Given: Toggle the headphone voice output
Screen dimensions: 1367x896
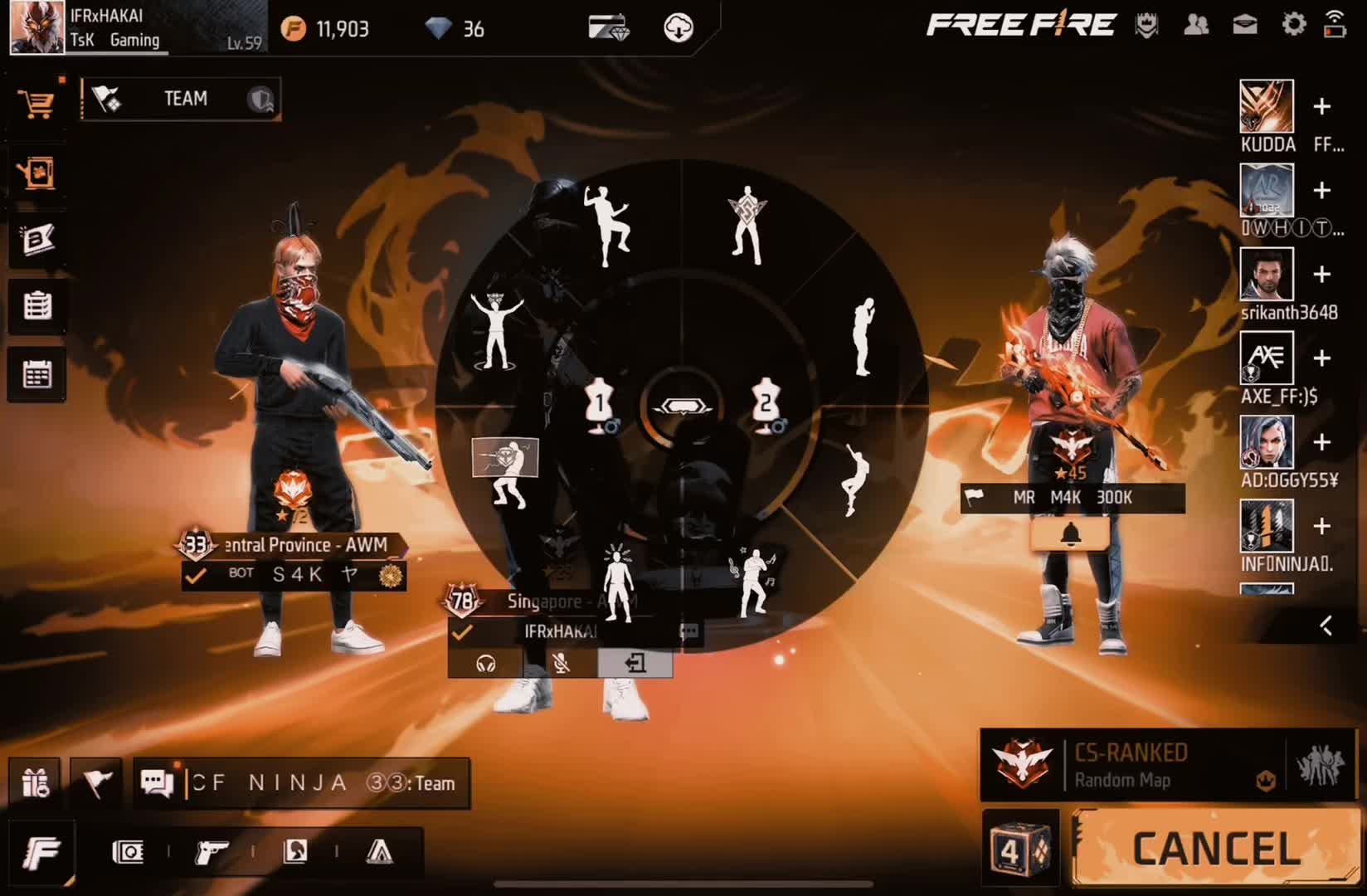Looking at the screenshot, I should tap(486, 663).
